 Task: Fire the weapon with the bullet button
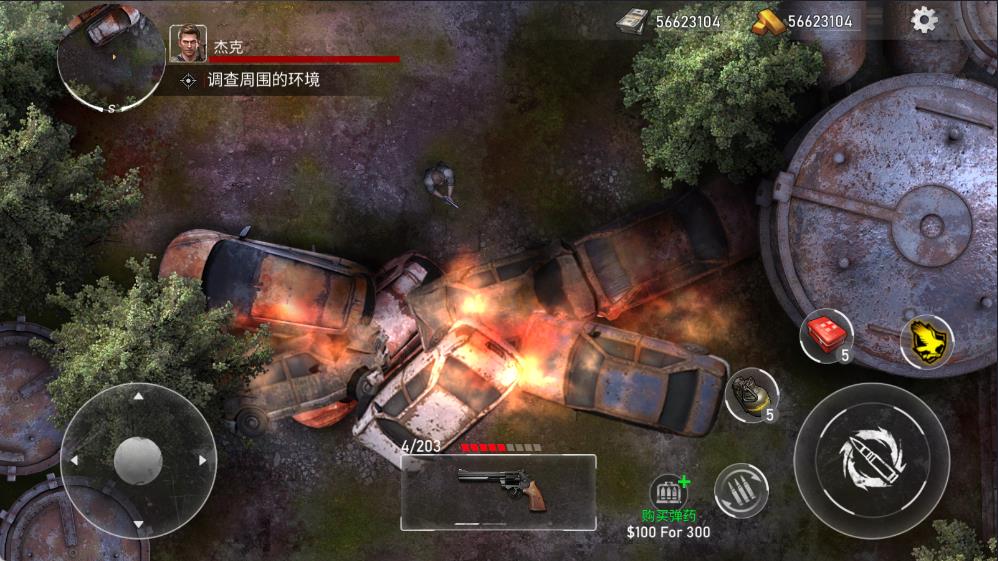871,459
